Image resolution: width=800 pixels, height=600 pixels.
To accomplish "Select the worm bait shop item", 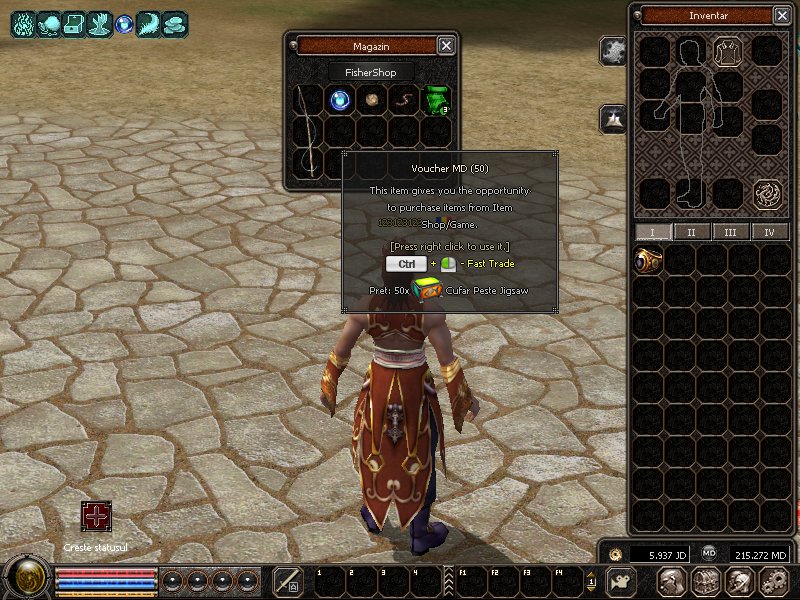I will [x=404, y=99].
